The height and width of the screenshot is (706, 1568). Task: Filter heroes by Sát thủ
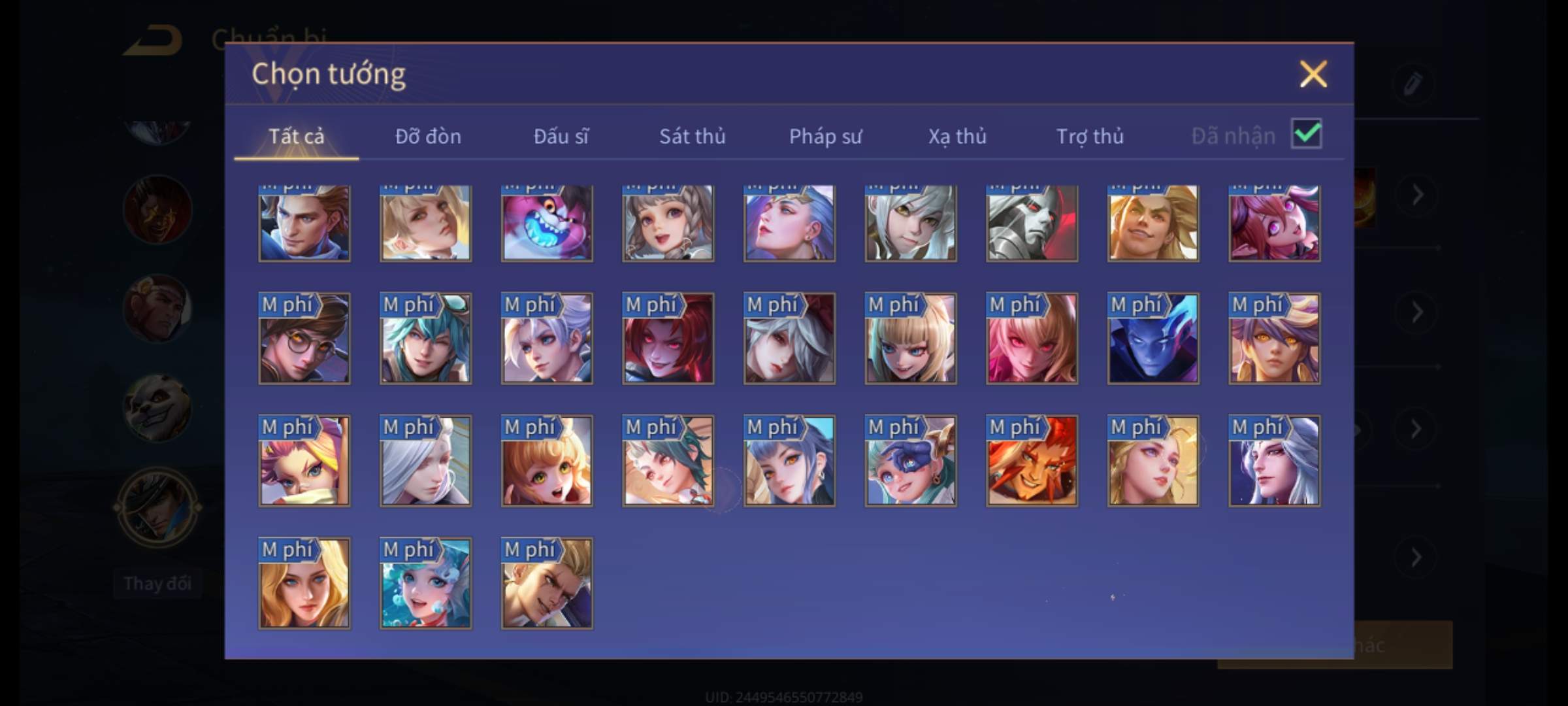pyautogui.click(x=692, y=136)
